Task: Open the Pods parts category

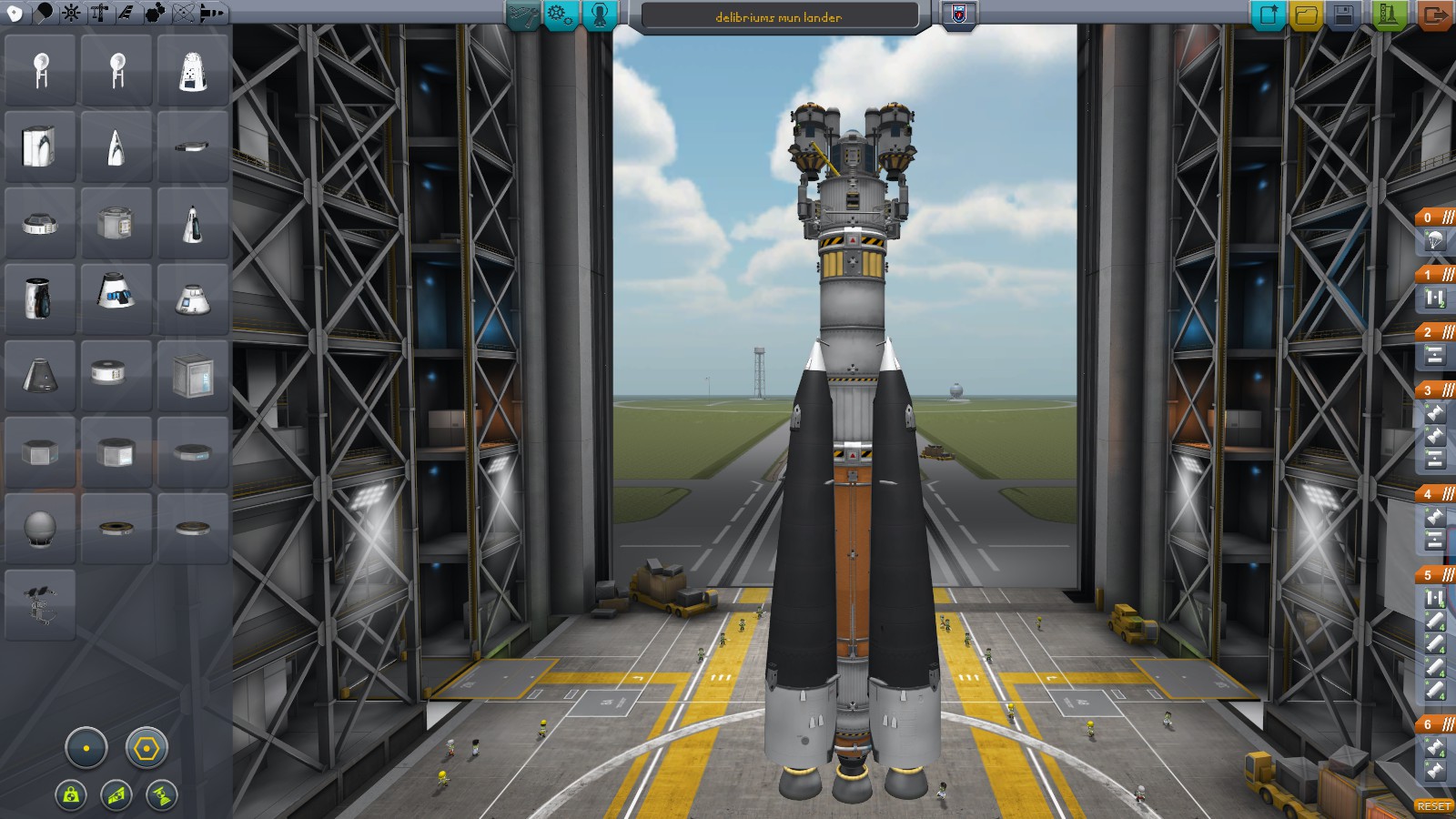Action: click(x=13, y=12)
